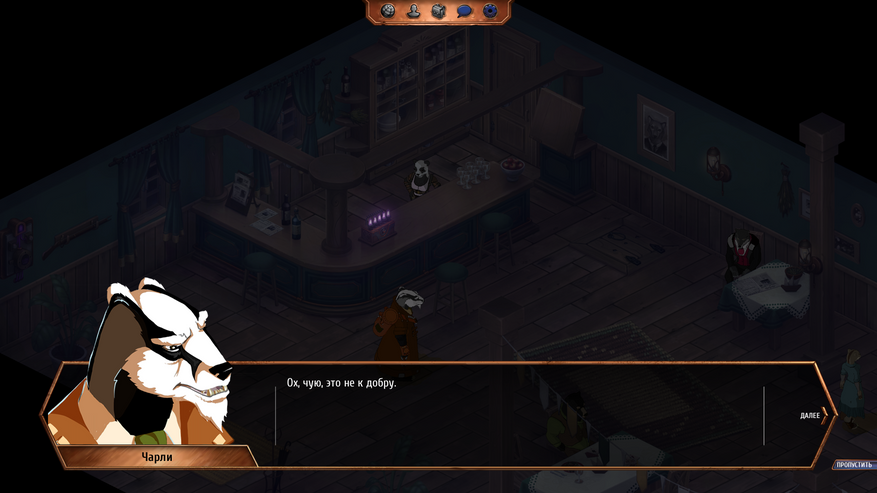The image size is (877, 493).
Task: Open the blue speech bubble icon
Action: pyautogui.click(x=464, y=11)
